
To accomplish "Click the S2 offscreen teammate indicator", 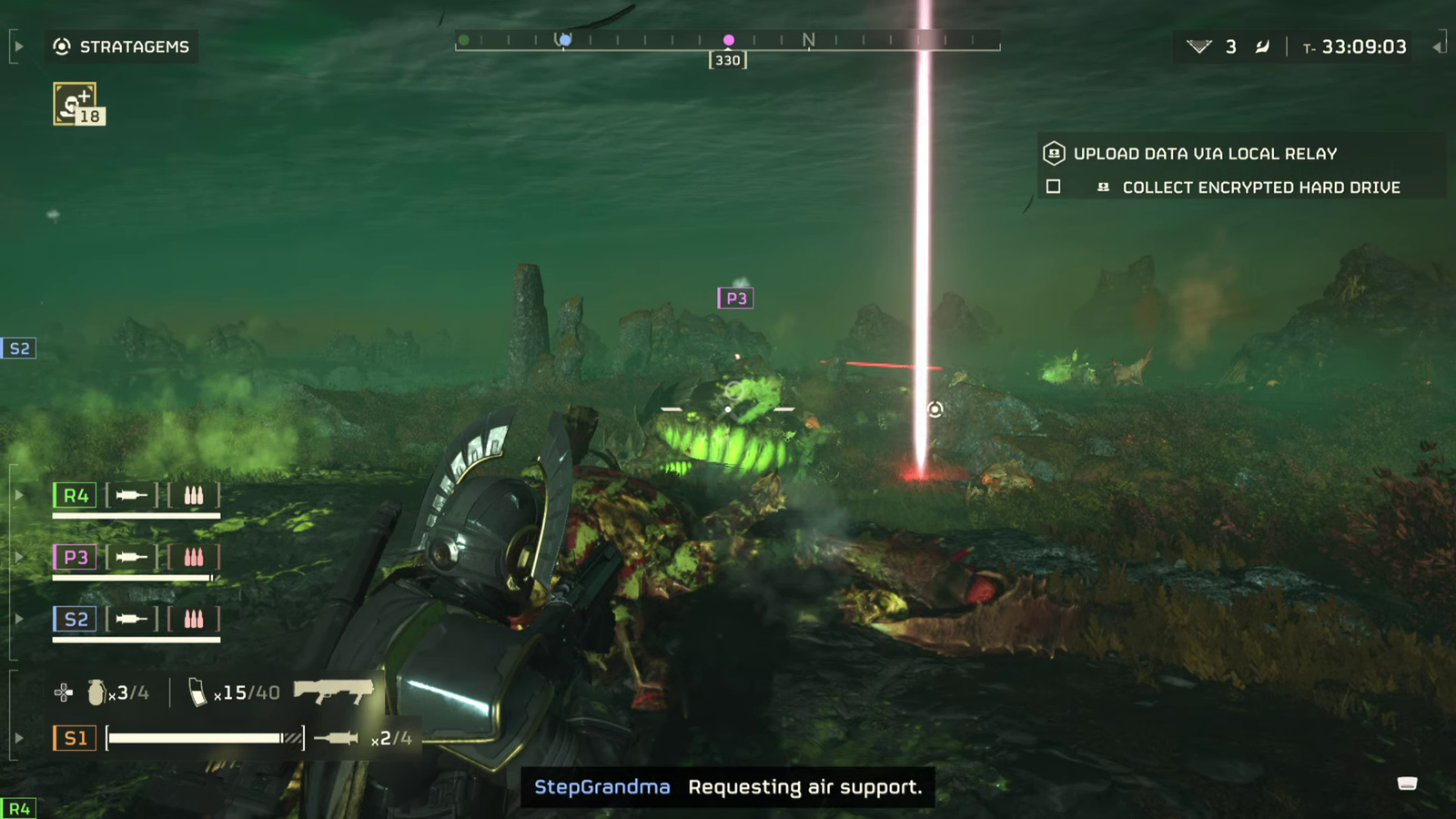I will [x=18, y=349].
